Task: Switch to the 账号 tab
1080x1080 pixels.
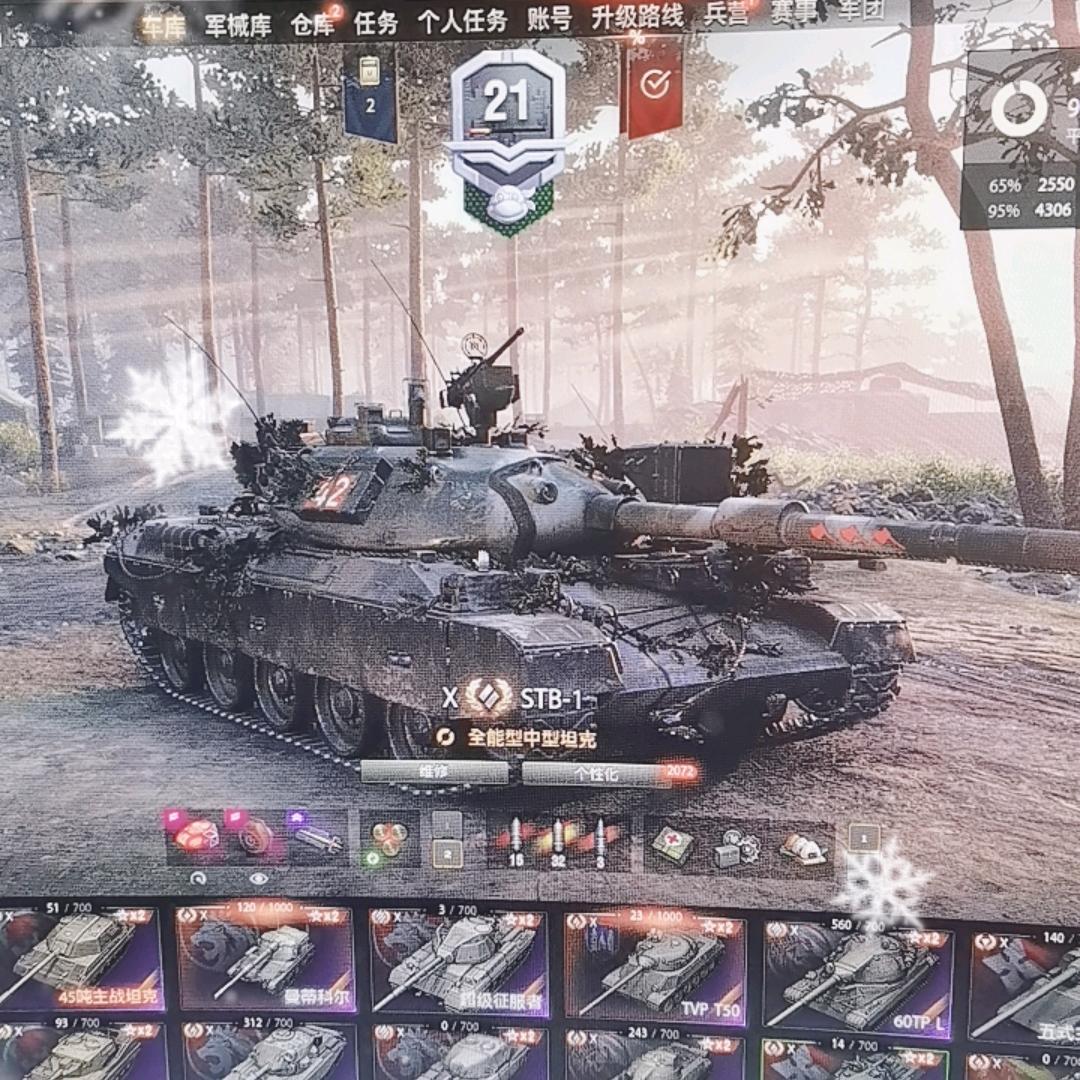Action: (x=549, y=19)
